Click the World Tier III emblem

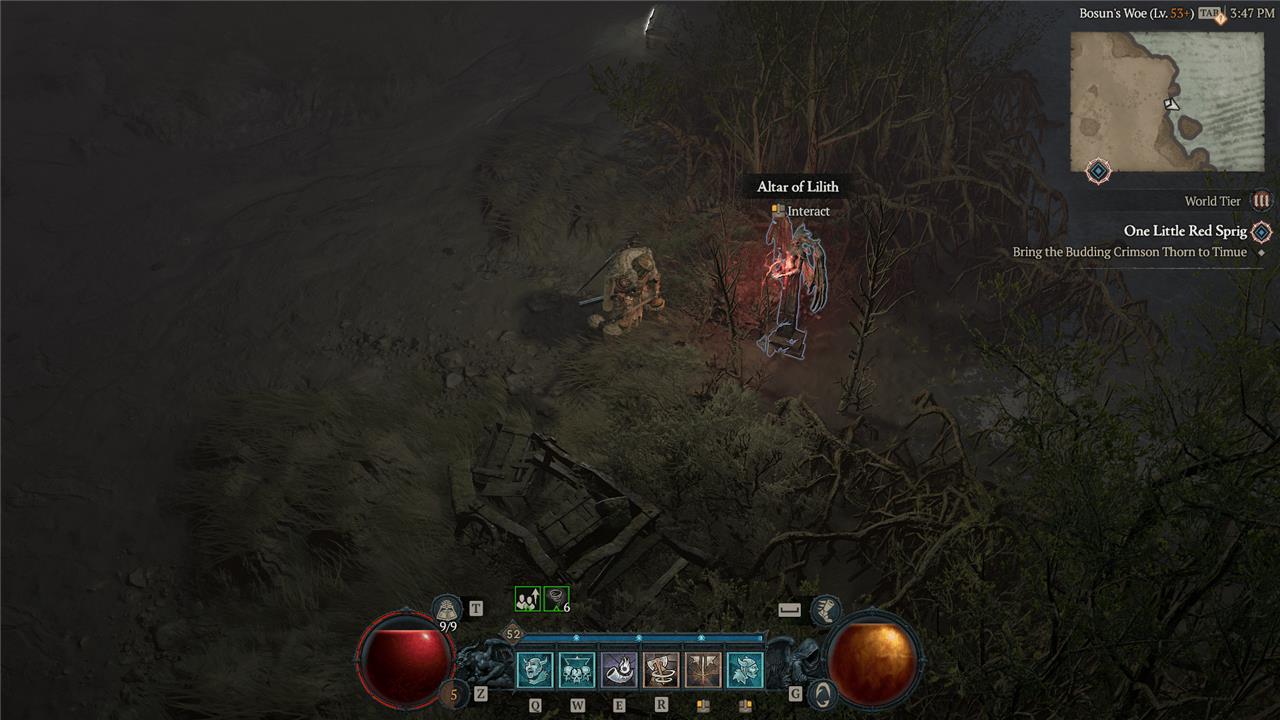pyautogui.click(x=1262, y=201)
